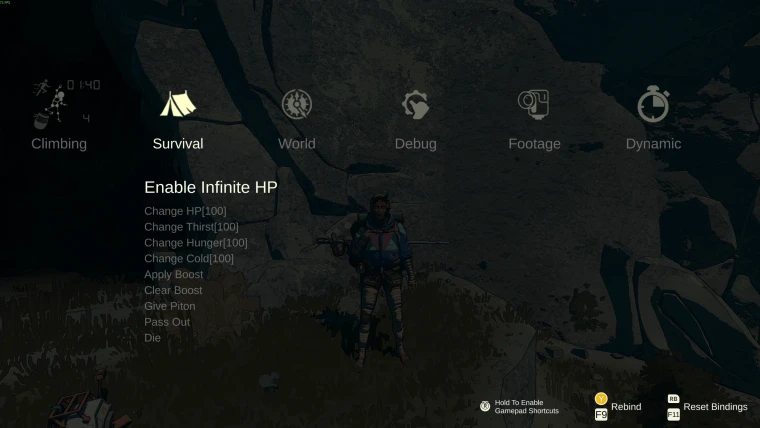The image size is (760, 428).
Task: Click the Change Cold[100] option
Action: coord(188,259)
